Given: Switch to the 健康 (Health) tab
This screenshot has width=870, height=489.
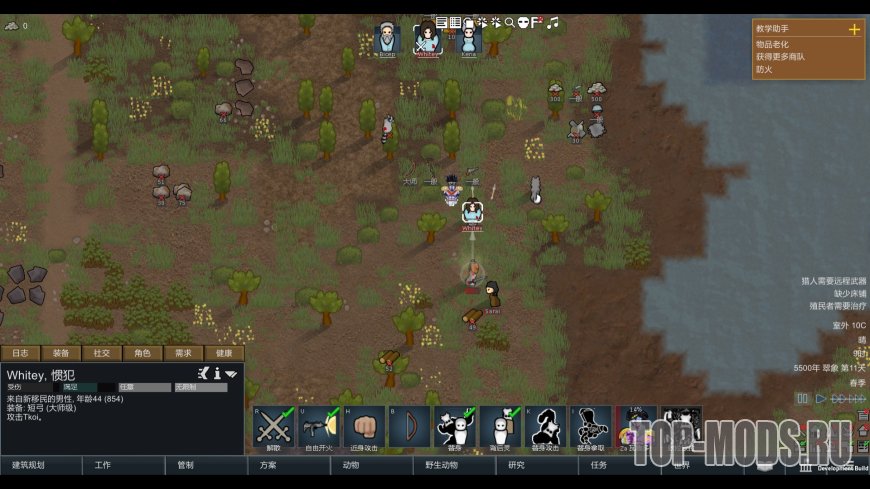Looking at the screenshot, I should click(x=224, y=353).
